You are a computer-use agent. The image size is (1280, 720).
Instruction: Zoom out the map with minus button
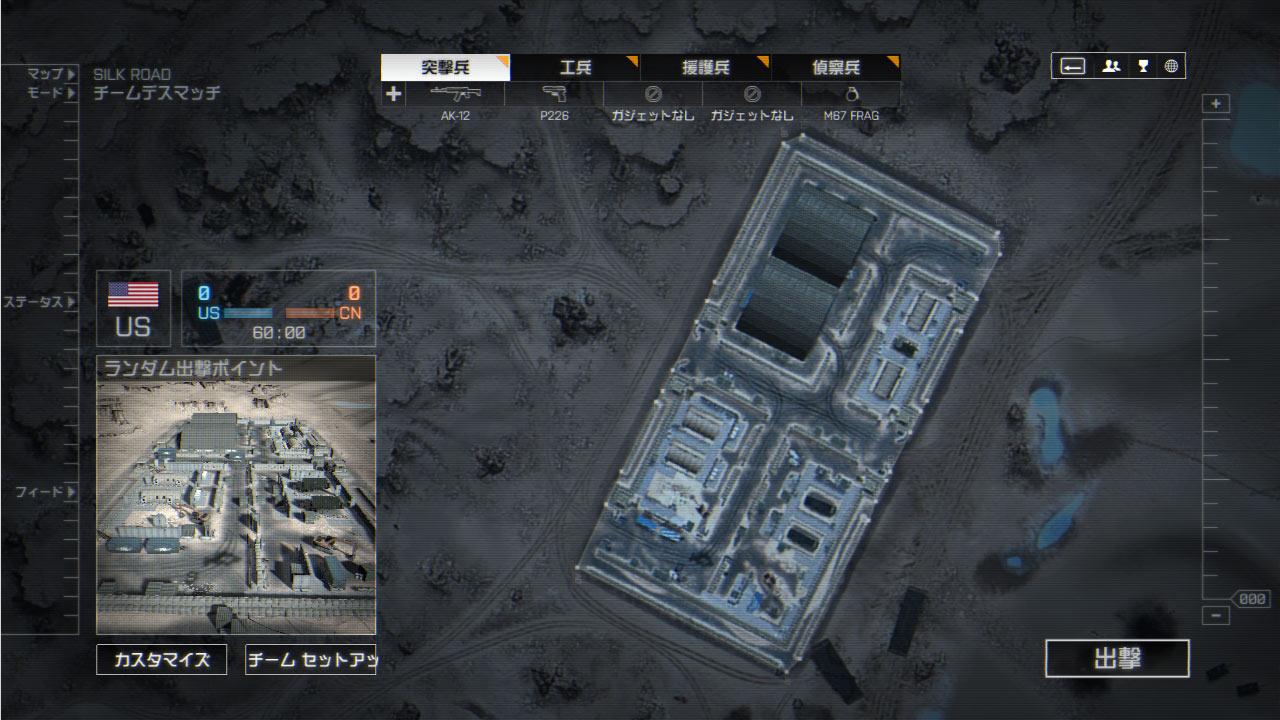pos(1216,616)
